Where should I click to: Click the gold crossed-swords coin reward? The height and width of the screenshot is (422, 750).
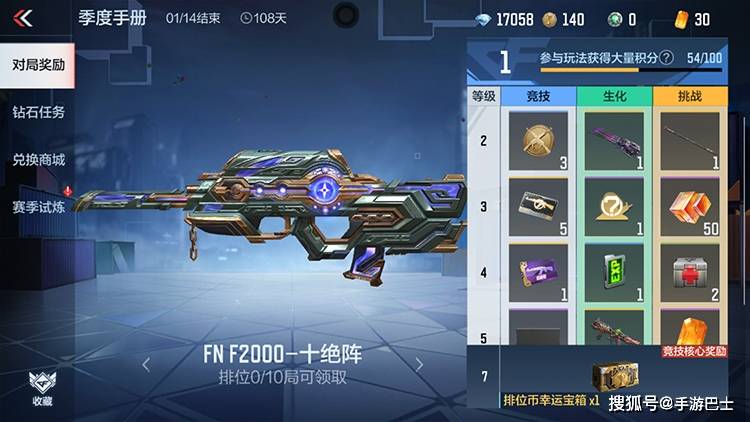click(x=538, y=141)
